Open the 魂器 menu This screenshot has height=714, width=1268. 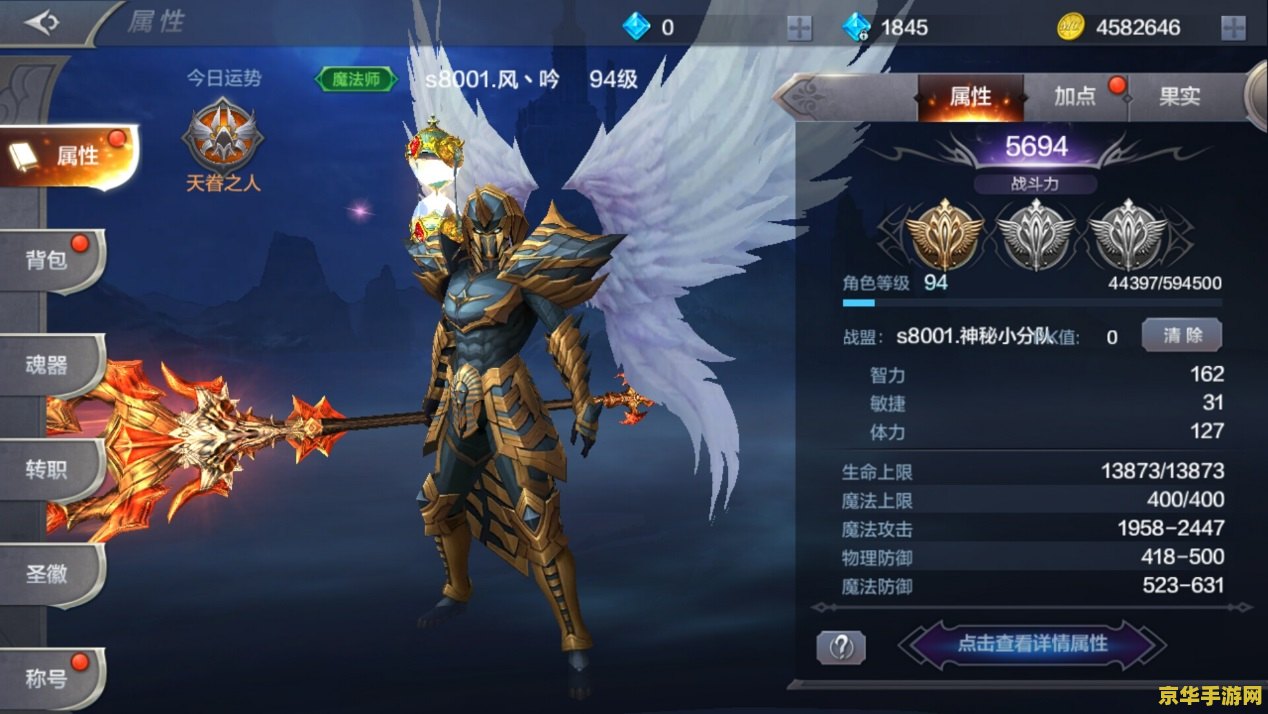(50, 365)
